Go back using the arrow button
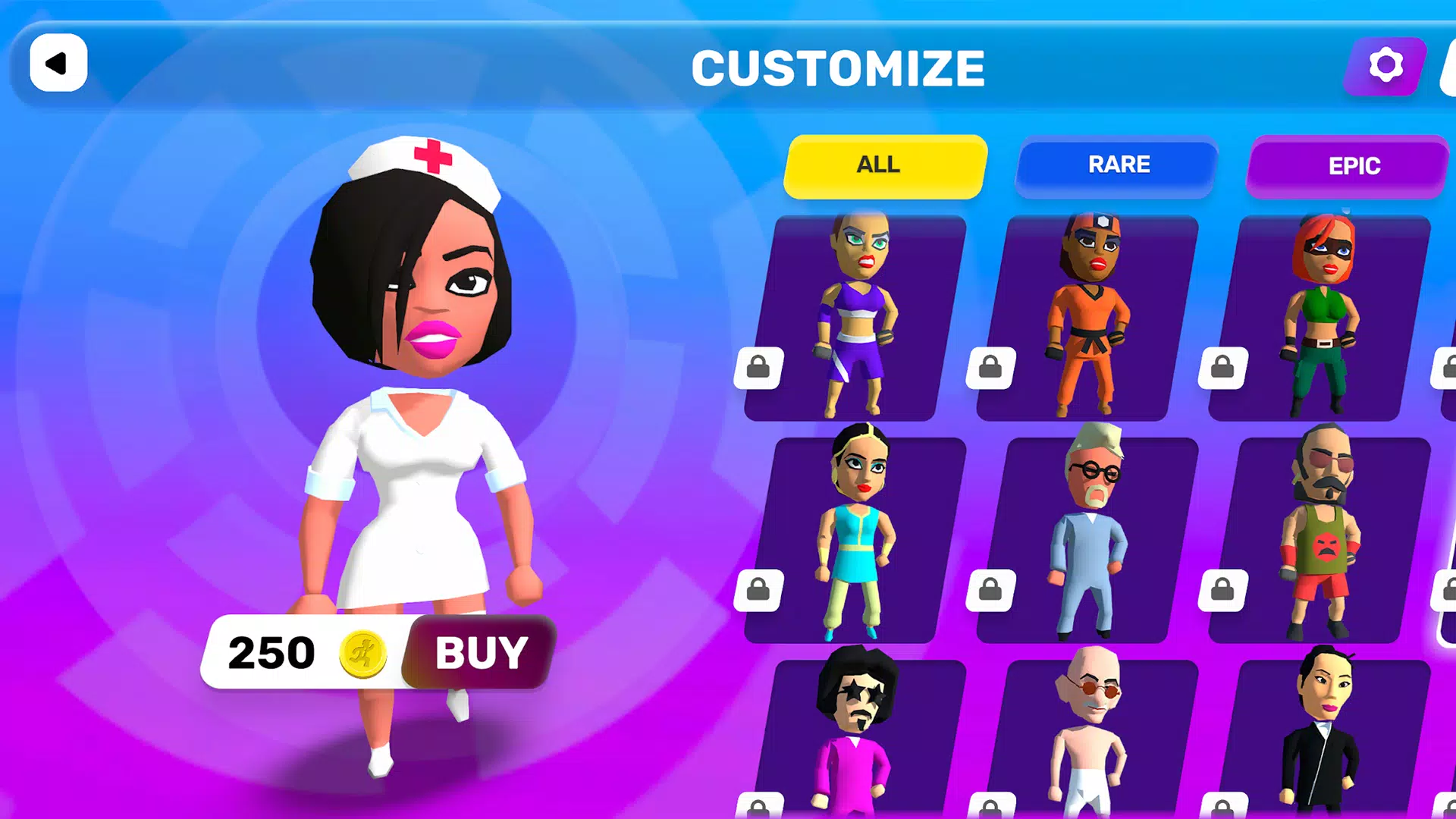Viewport: 1456px width, 819px height. point(58,63)
